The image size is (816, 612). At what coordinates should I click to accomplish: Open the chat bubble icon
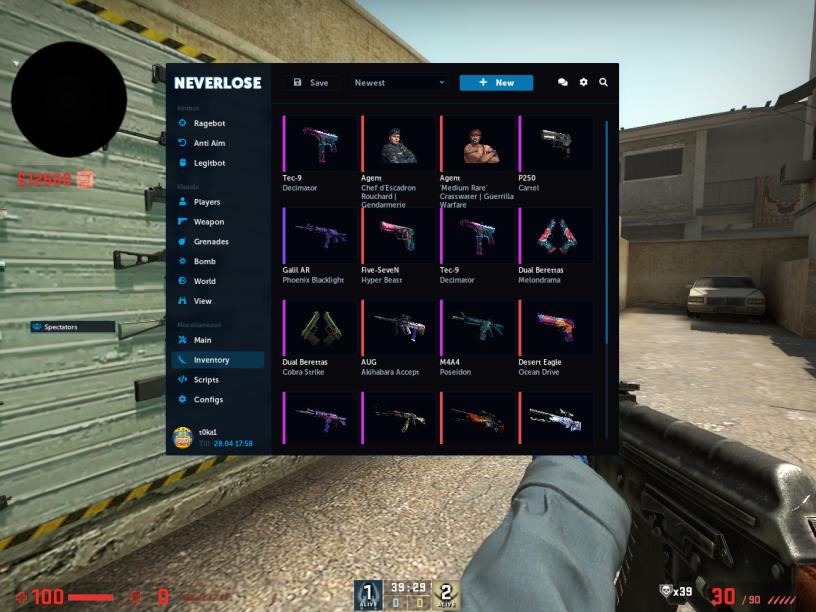(x=562, y=83)
